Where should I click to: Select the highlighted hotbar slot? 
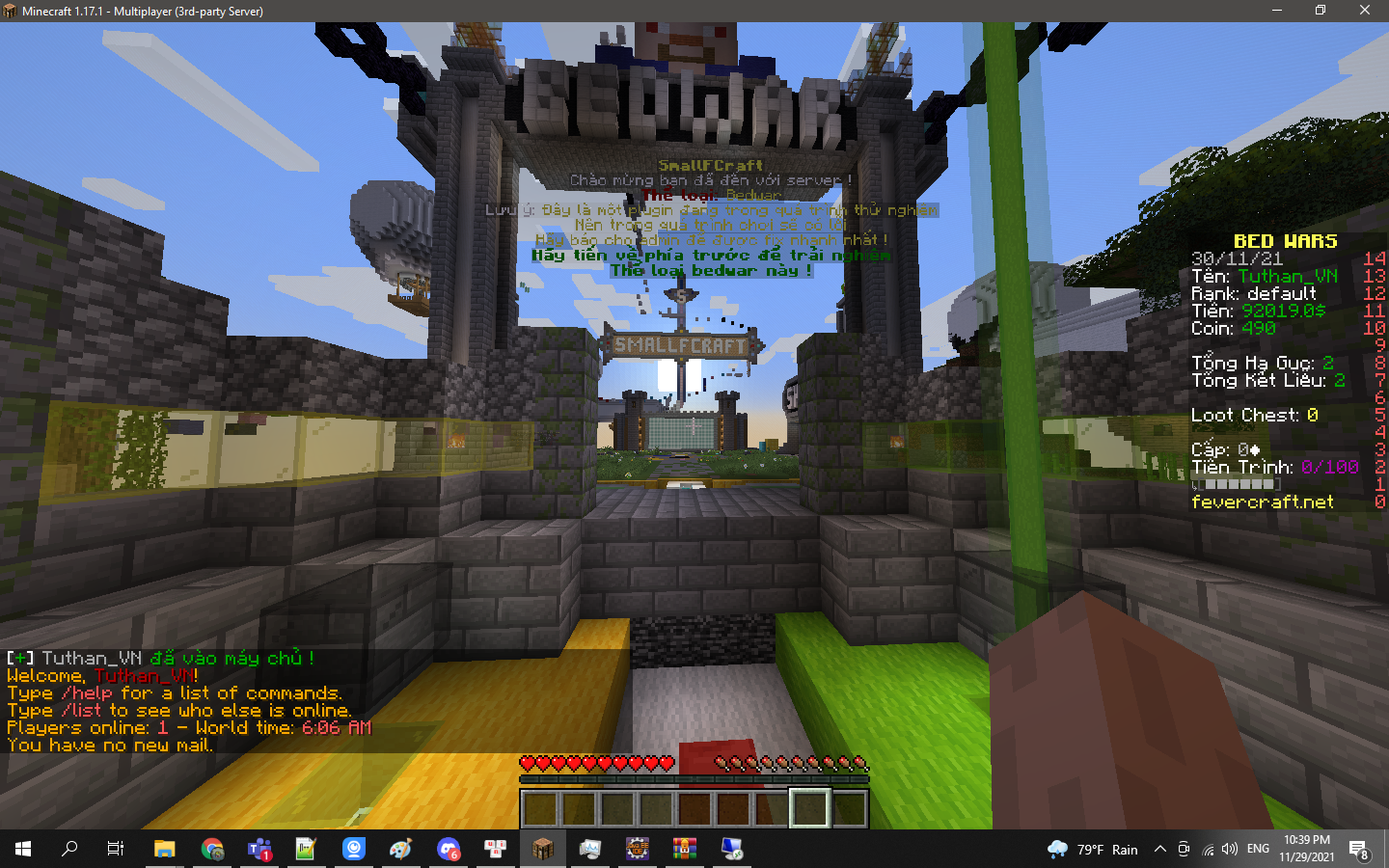click(810, 807)
